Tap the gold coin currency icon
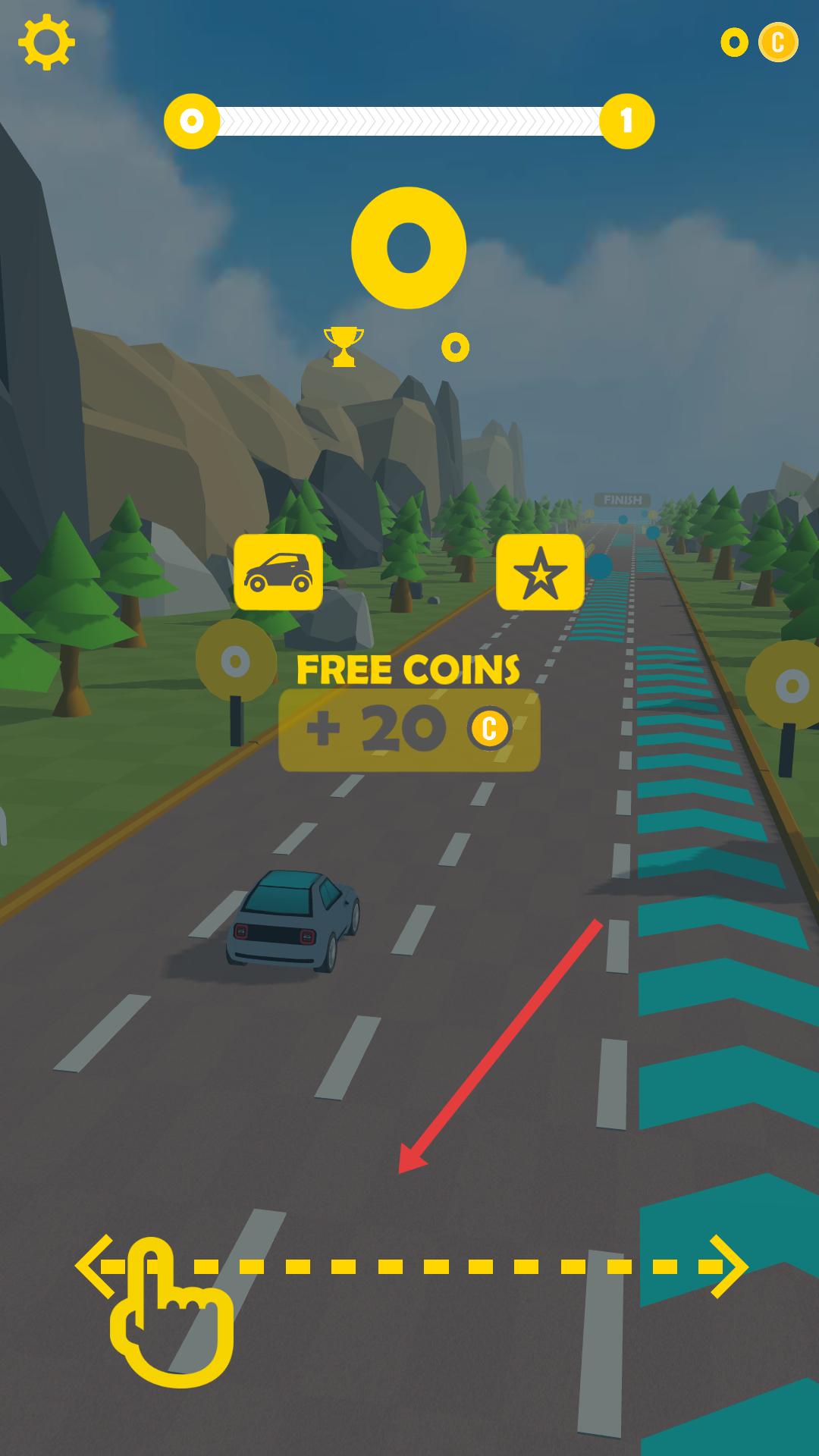 coord(778,42)
